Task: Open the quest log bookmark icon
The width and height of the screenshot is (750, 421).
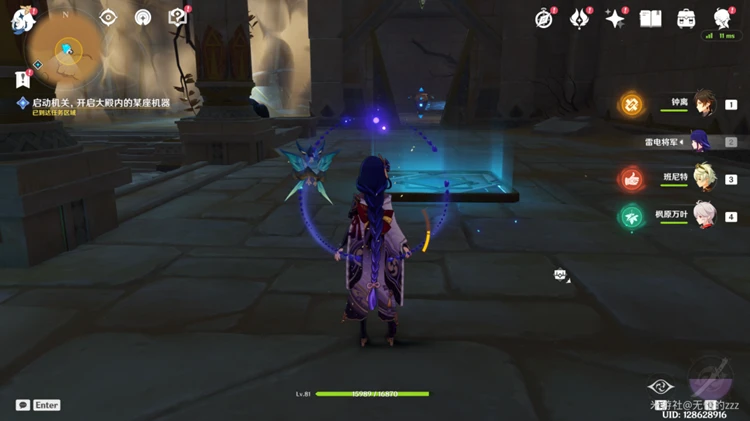Action: [x=22, y=78]
